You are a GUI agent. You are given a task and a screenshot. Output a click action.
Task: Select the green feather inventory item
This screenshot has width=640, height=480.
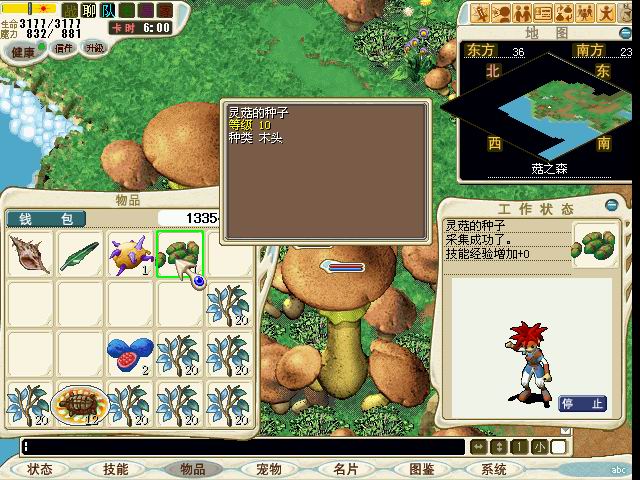coord(80,255)
